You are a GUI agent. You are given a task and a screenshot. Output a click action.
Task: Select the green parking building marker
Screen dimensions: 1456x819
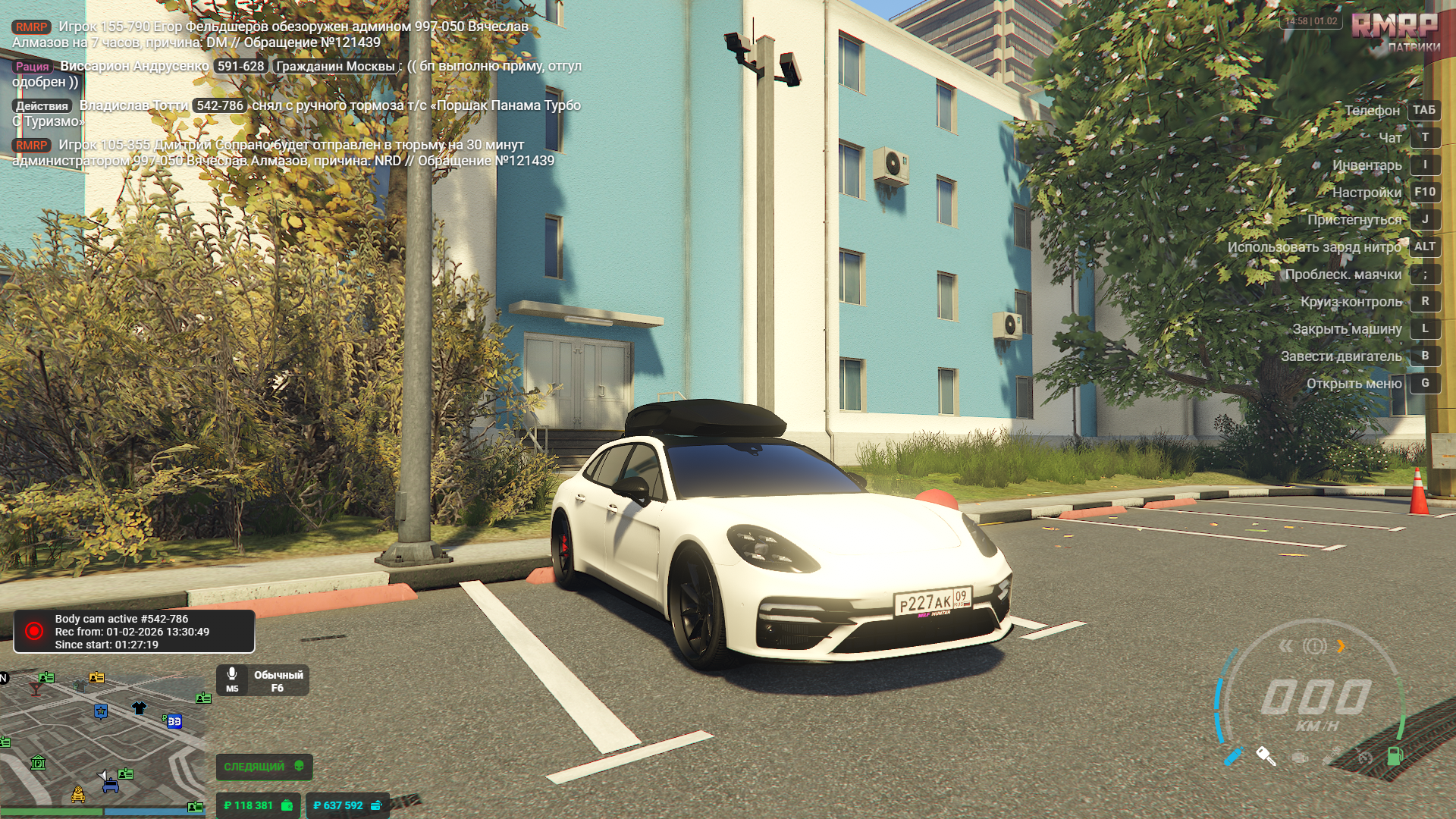pos(38,762)
